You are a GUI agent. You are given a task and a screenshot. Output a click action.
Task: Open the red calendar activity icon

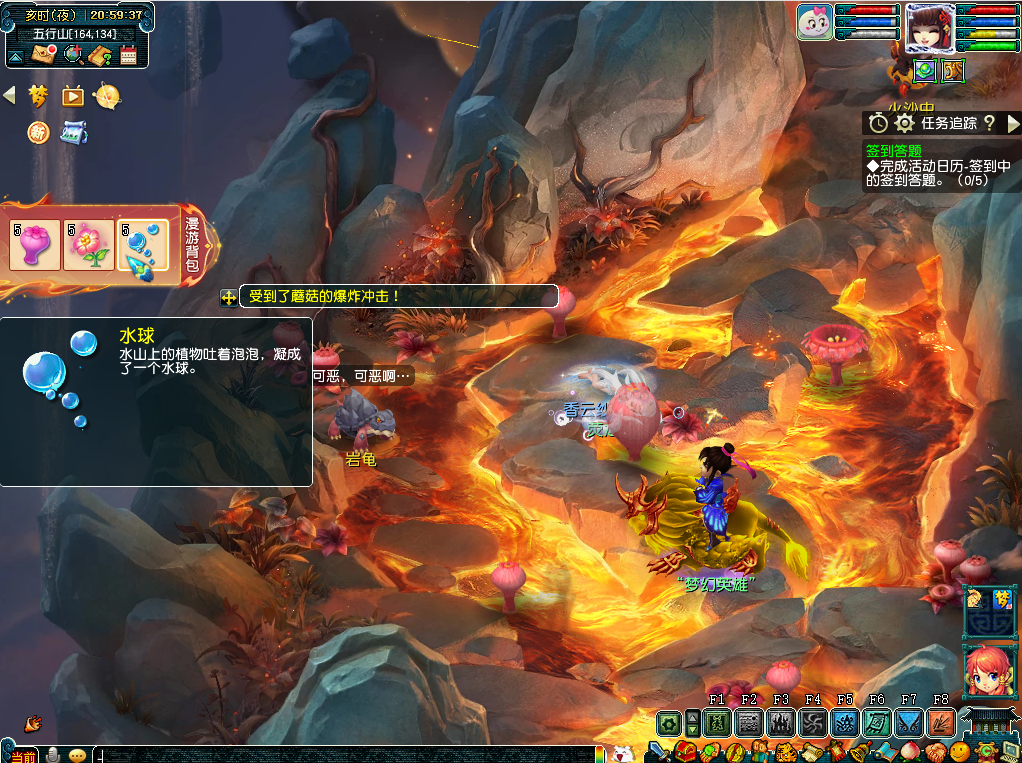pos(128,55)
